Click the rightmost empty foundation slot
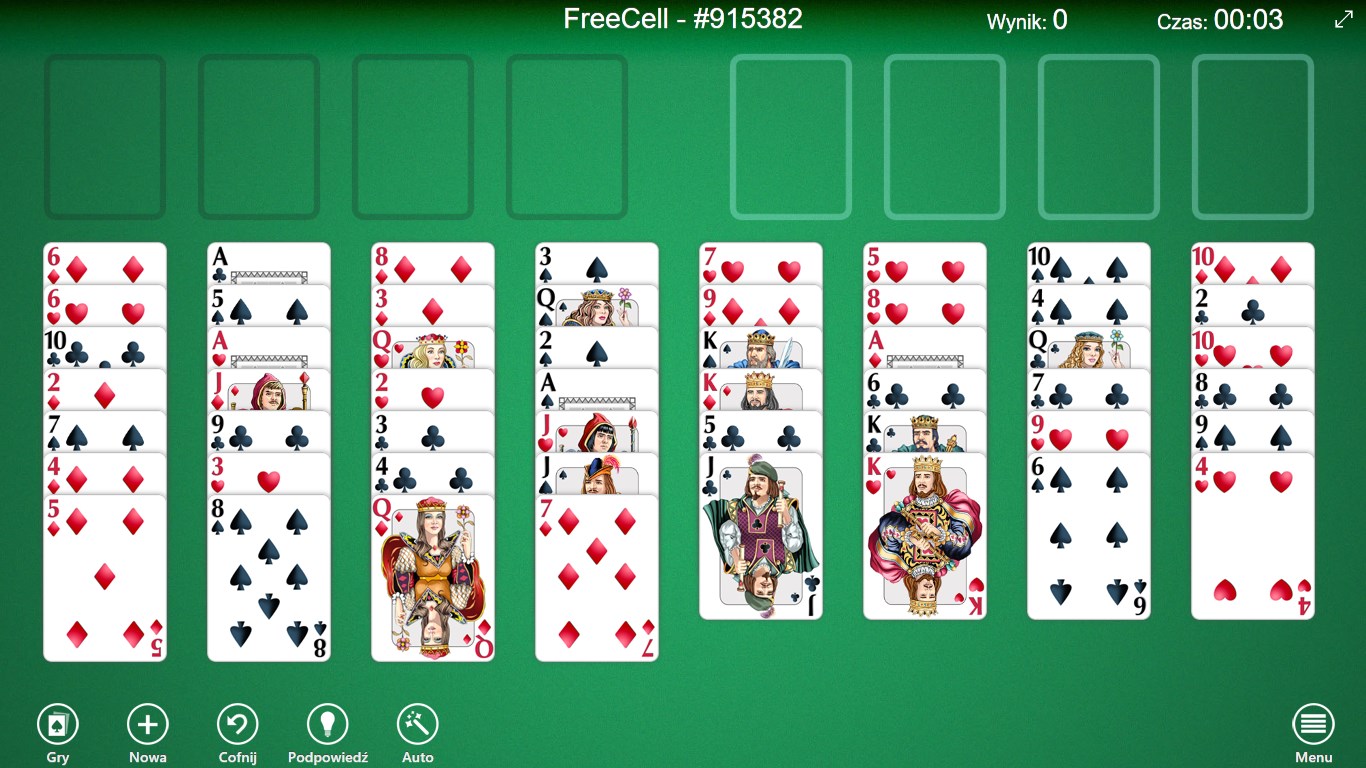The height and width of the screenshot is (768, 1366). coord(1253,136)
